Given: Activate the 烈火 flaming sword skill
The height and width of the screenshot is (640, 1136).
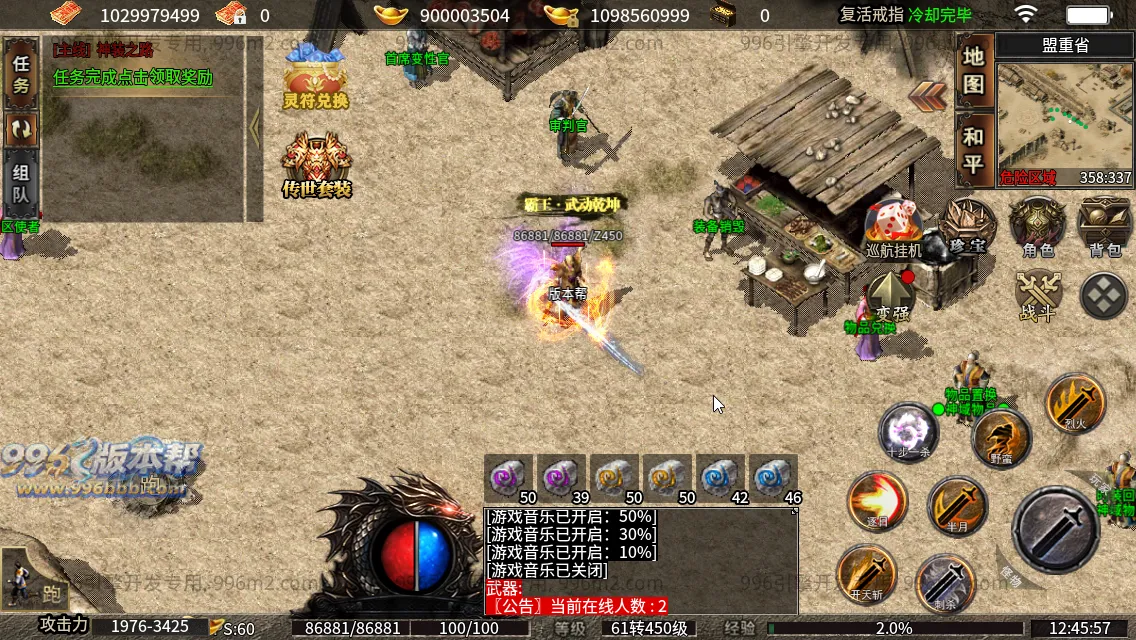Looking at the screenshot, I should (1075, 404).
